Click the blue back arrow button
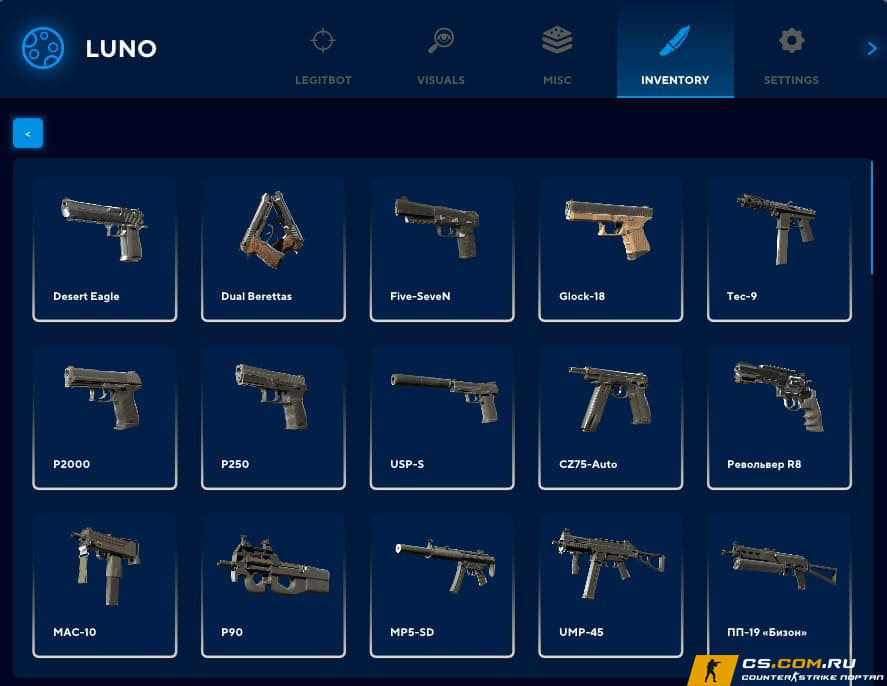The height and width of the screenshot is (686, 887). pos(28,133)
